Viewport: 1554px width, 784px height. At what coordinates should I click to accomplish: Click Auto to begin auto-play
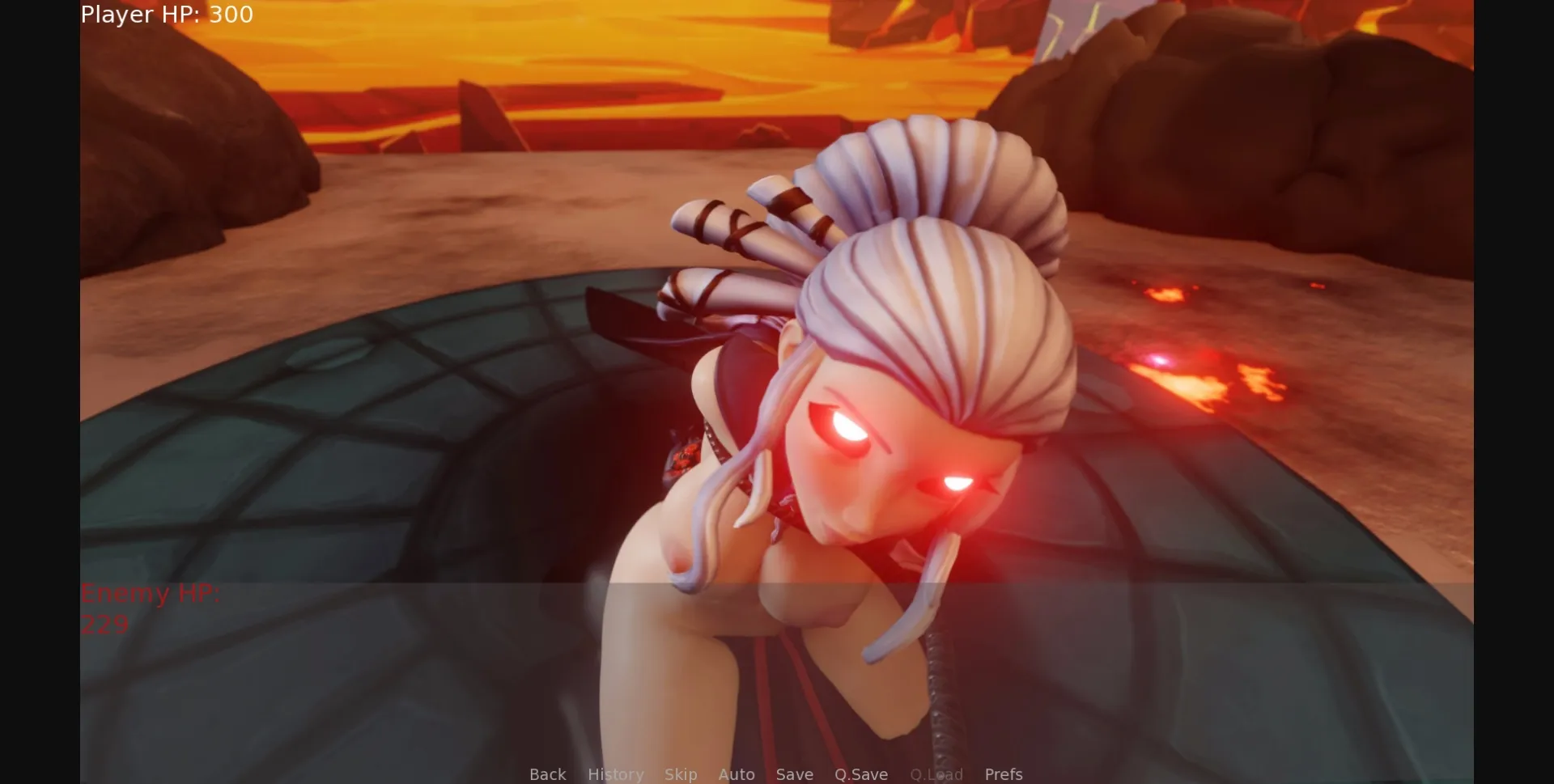[737, 774]
